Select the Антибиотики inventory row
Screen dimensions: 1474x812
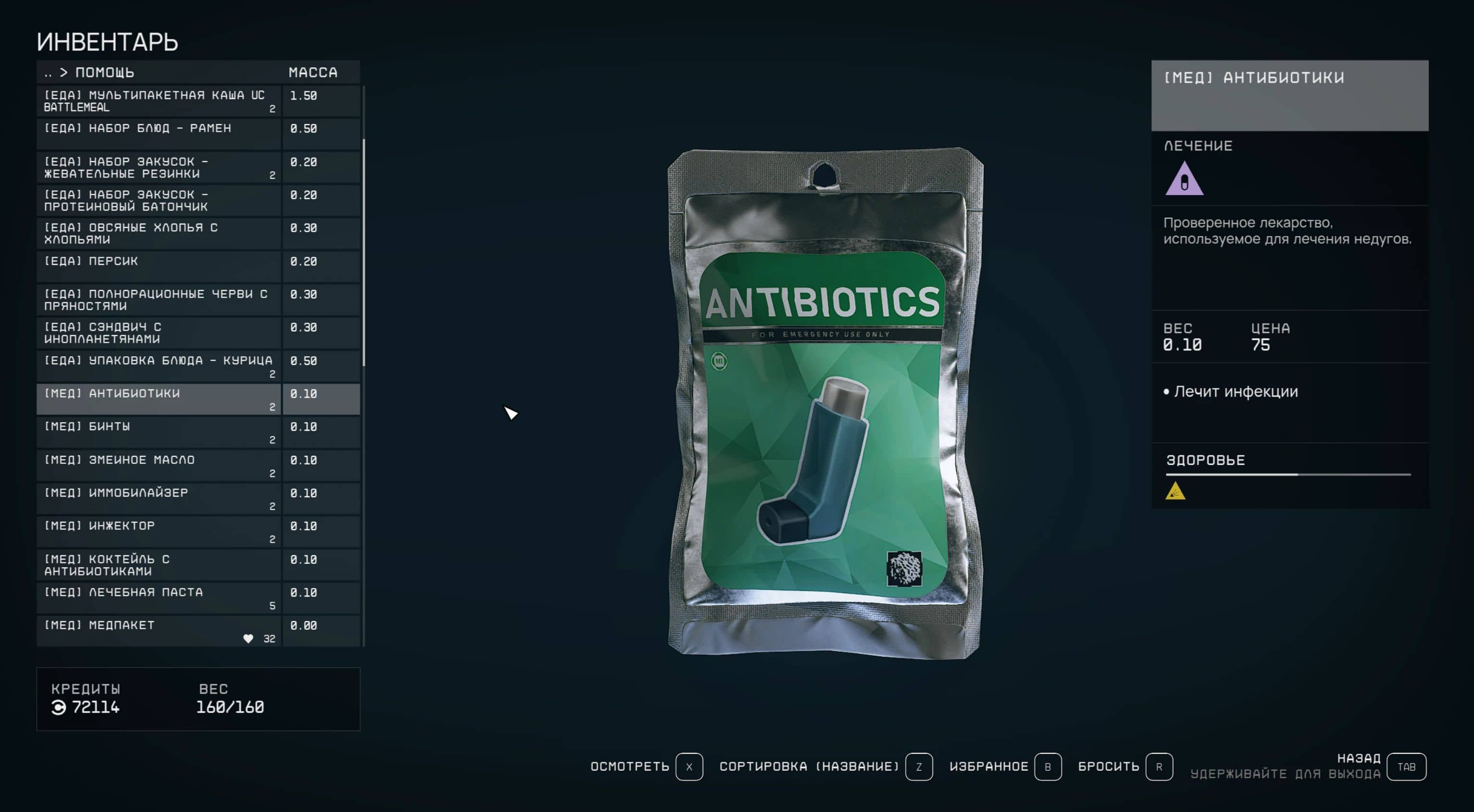159,399
